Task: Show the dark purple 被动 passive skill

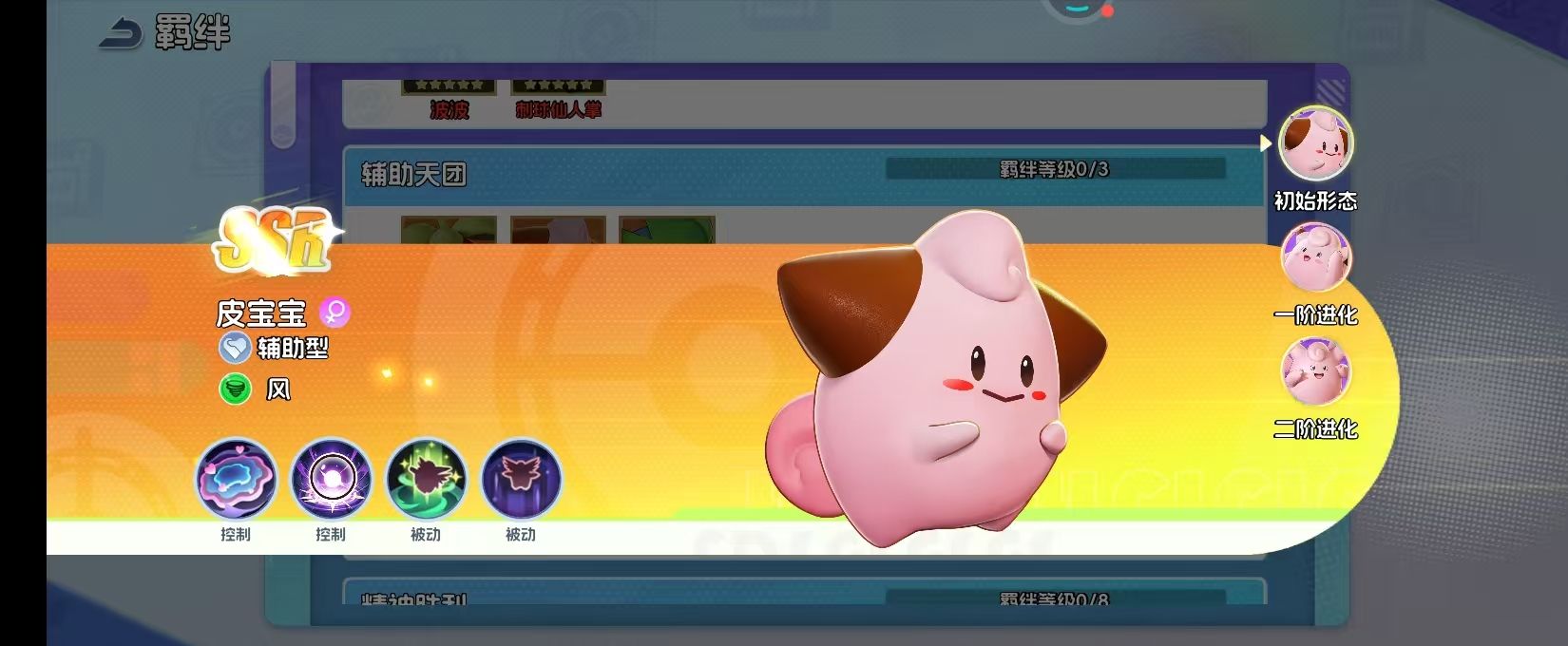Action: click(521, 479)
